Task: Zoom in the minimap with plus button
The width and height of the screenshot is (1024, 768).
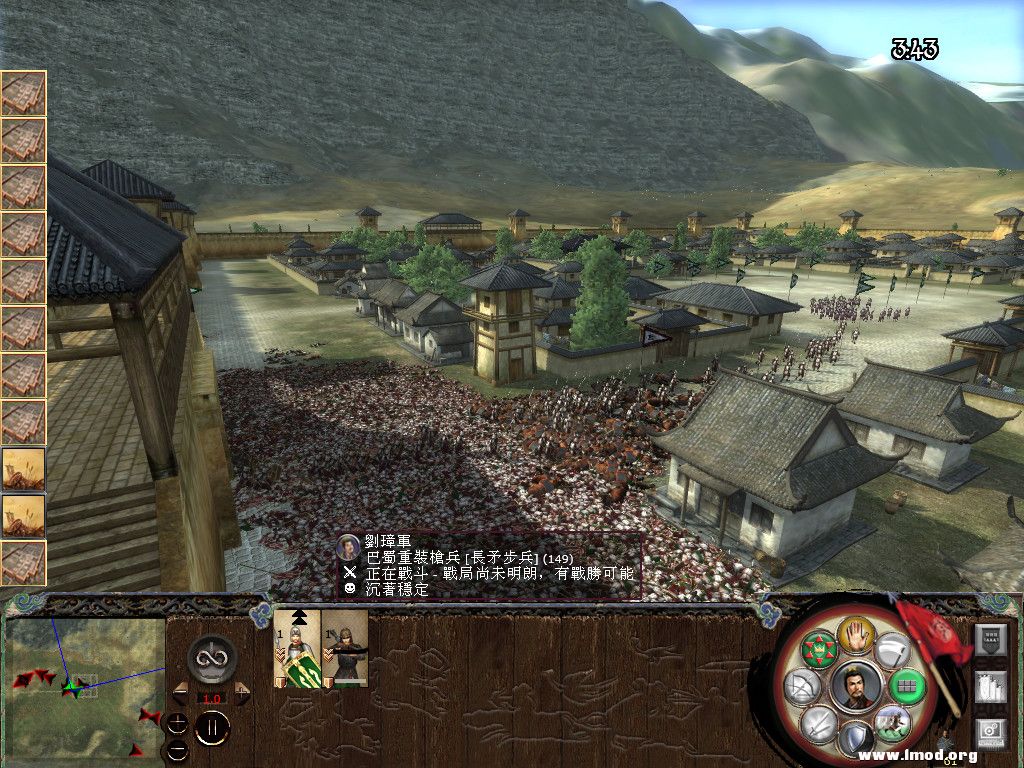Action: 177,723
